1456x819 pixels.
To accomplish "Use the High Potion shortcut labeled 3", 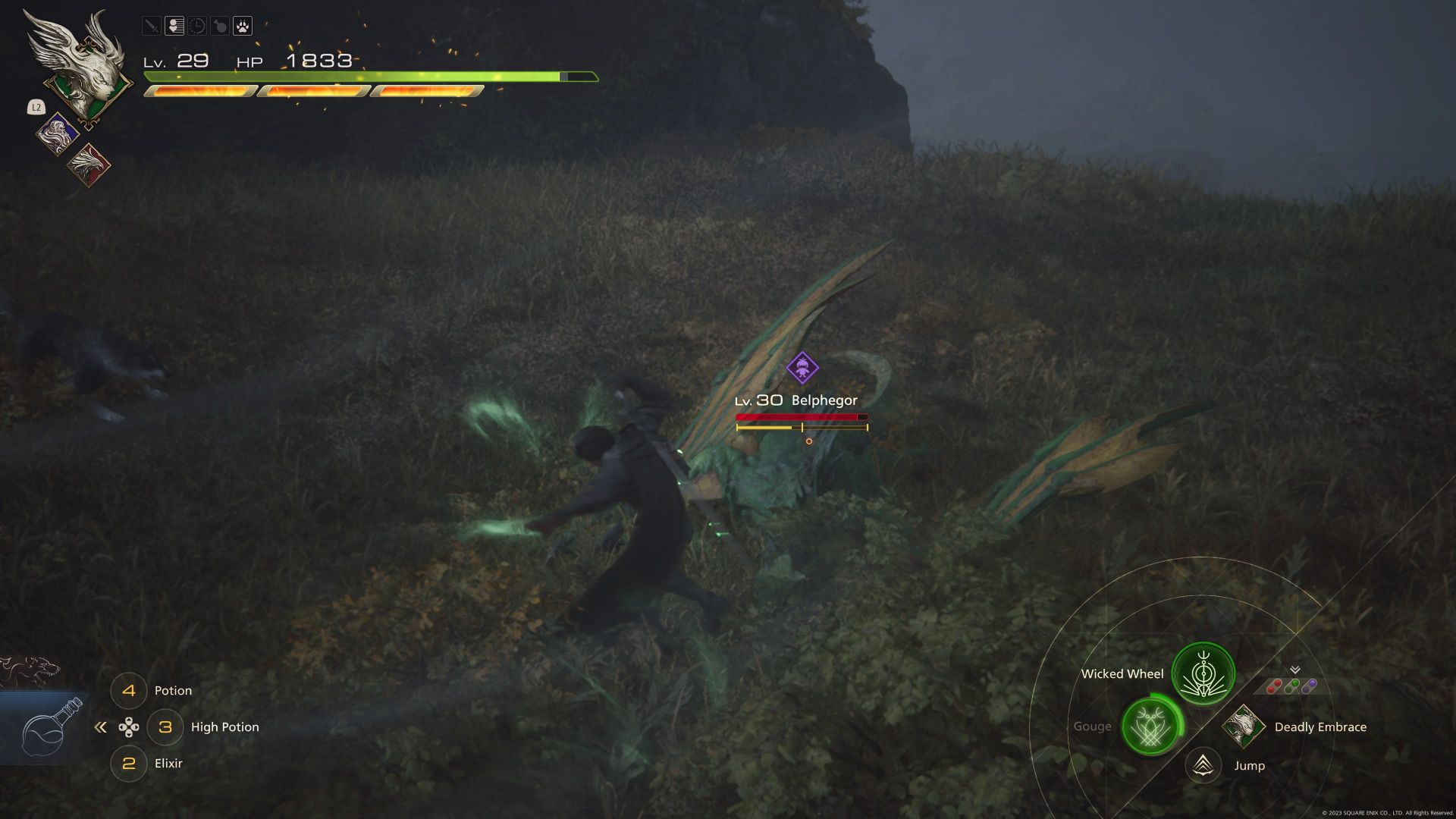I will click(x=166, y=726).
